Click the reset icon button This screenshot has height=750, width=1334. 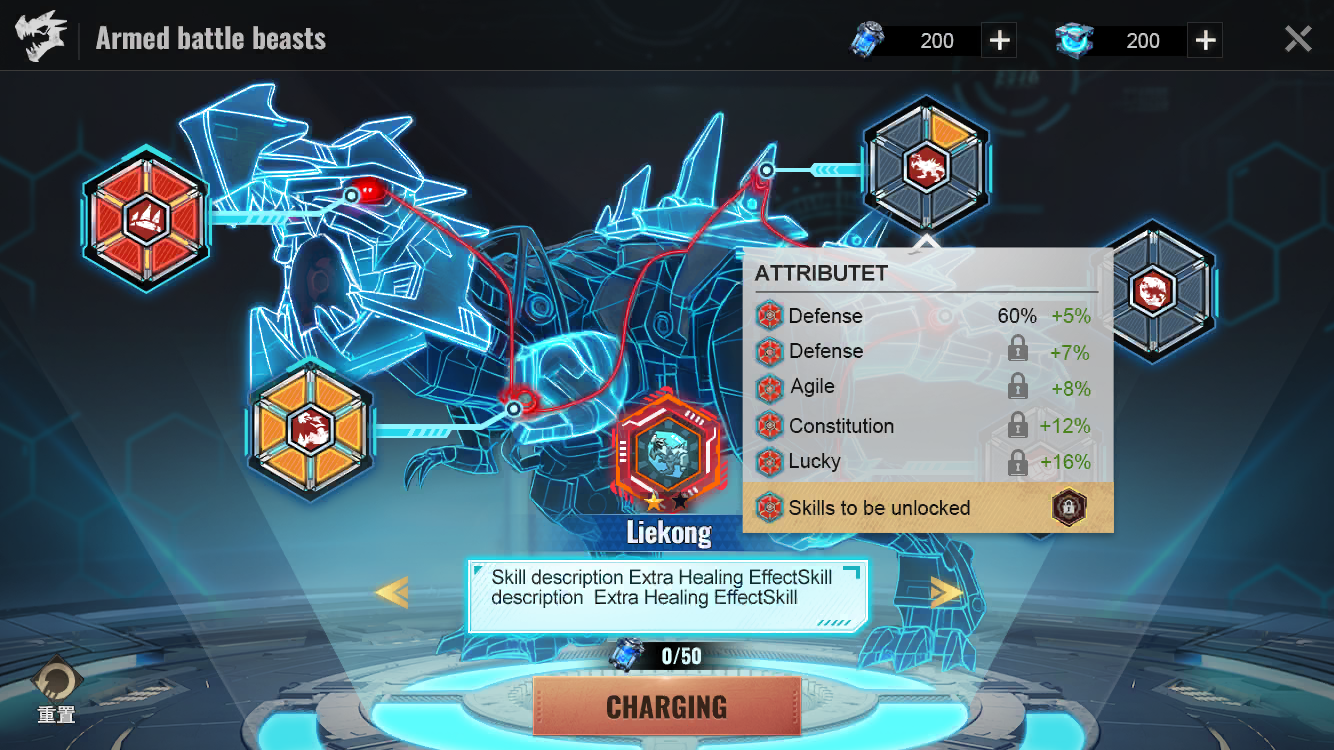(57, 684)
